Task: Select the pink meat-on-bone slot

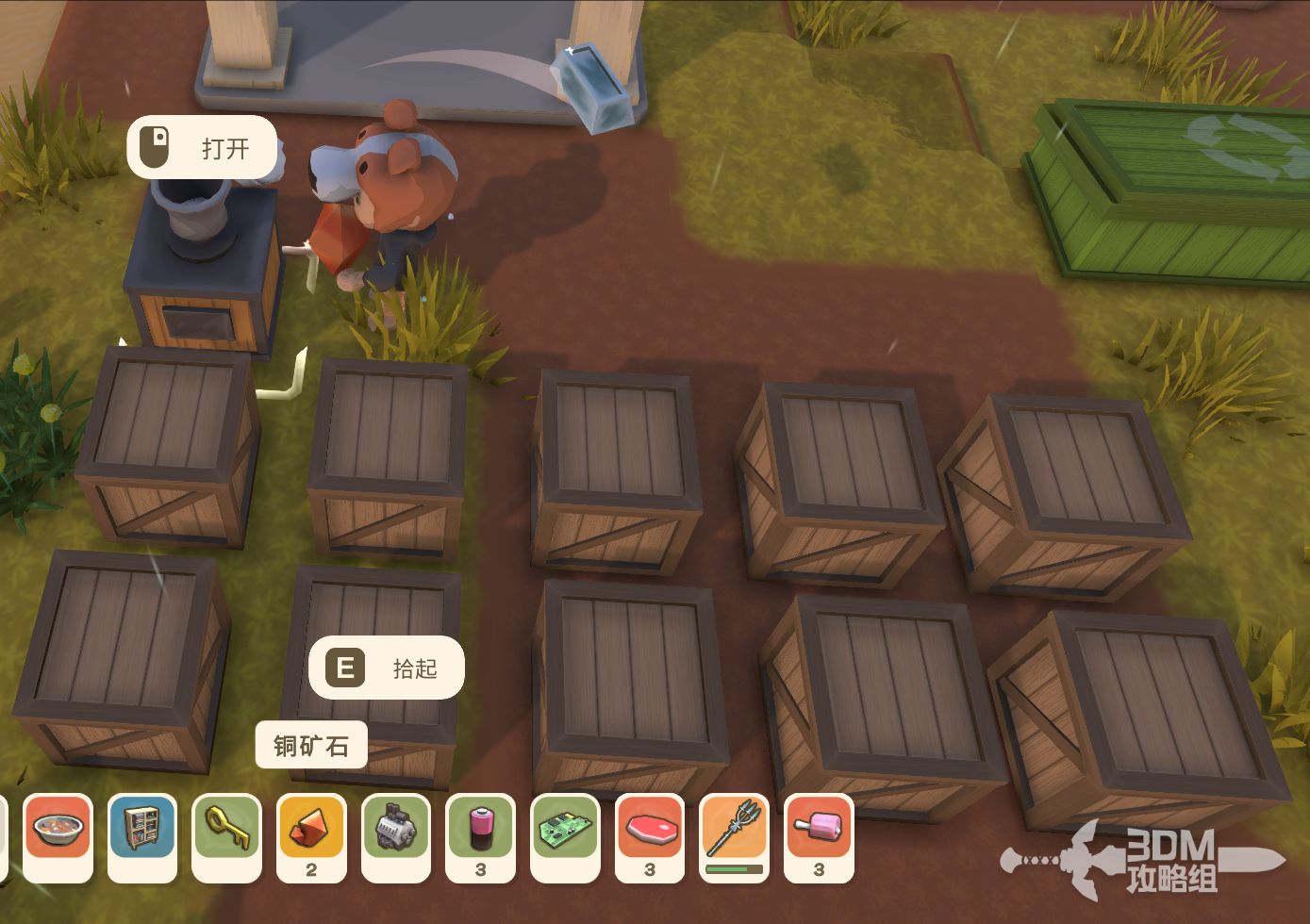Action: tap(819, 836)
